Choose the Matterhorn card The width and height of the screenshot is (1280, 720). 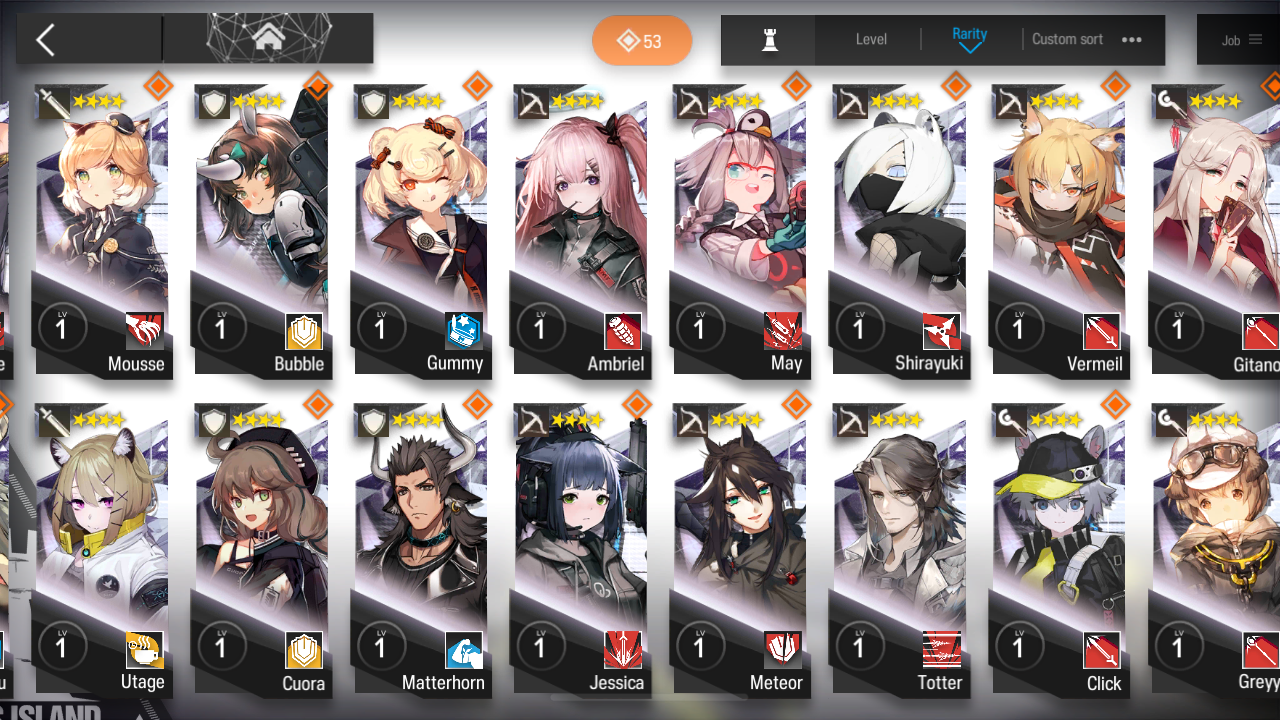point(420,550)
